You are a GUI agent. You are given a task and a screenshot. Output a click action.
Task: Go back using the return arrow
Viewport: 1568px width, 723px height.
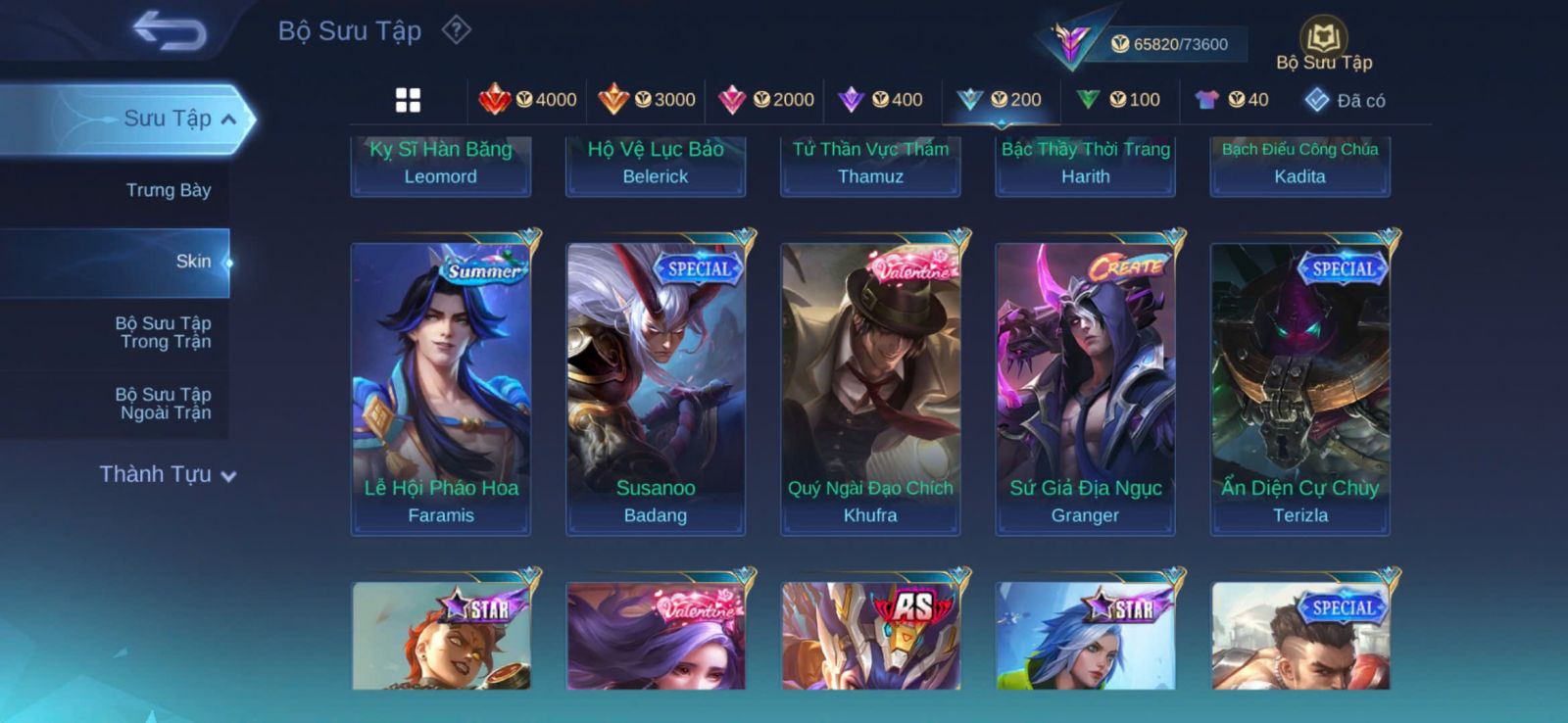coord(170,31)
